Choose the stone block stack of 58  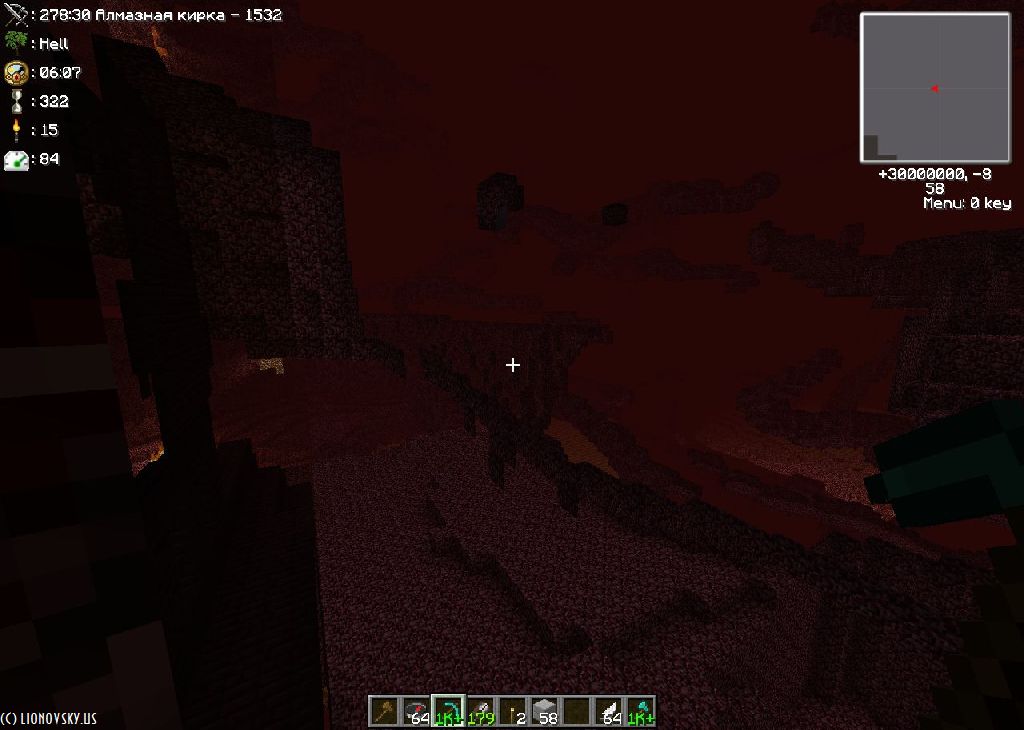544,711
